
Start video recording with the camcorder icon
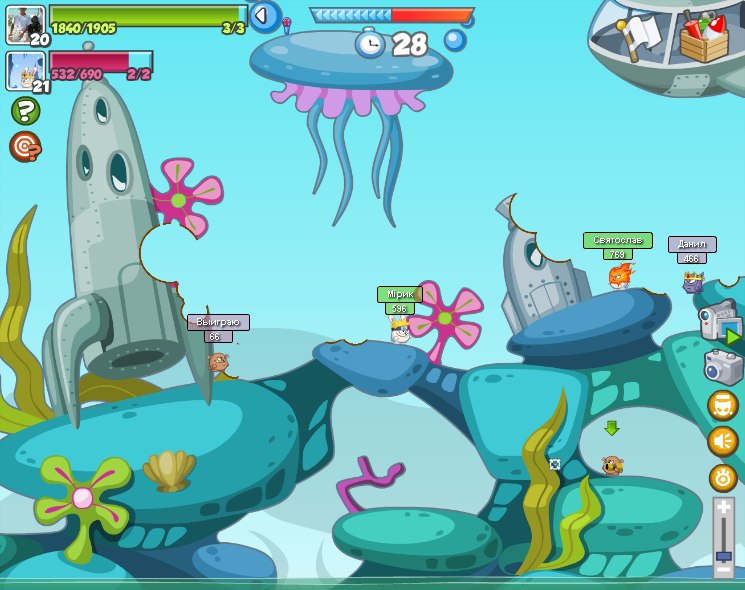pos(720,322)
